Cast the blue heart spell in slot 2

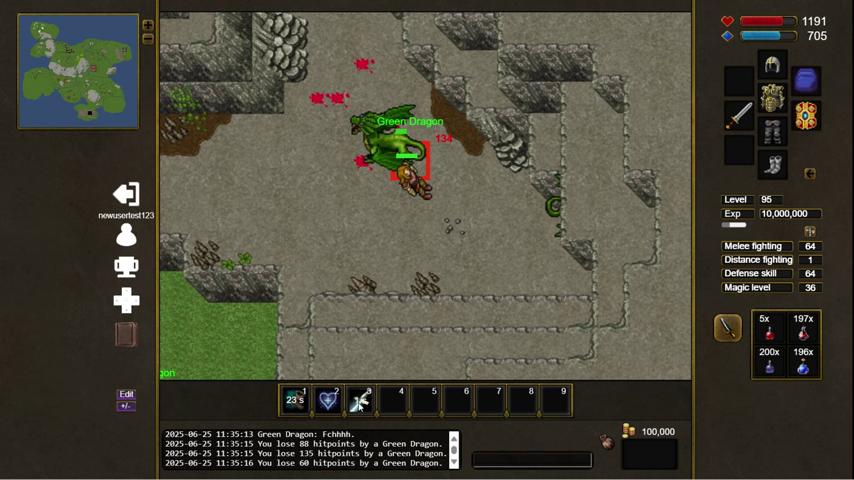(x=327, y=400)
